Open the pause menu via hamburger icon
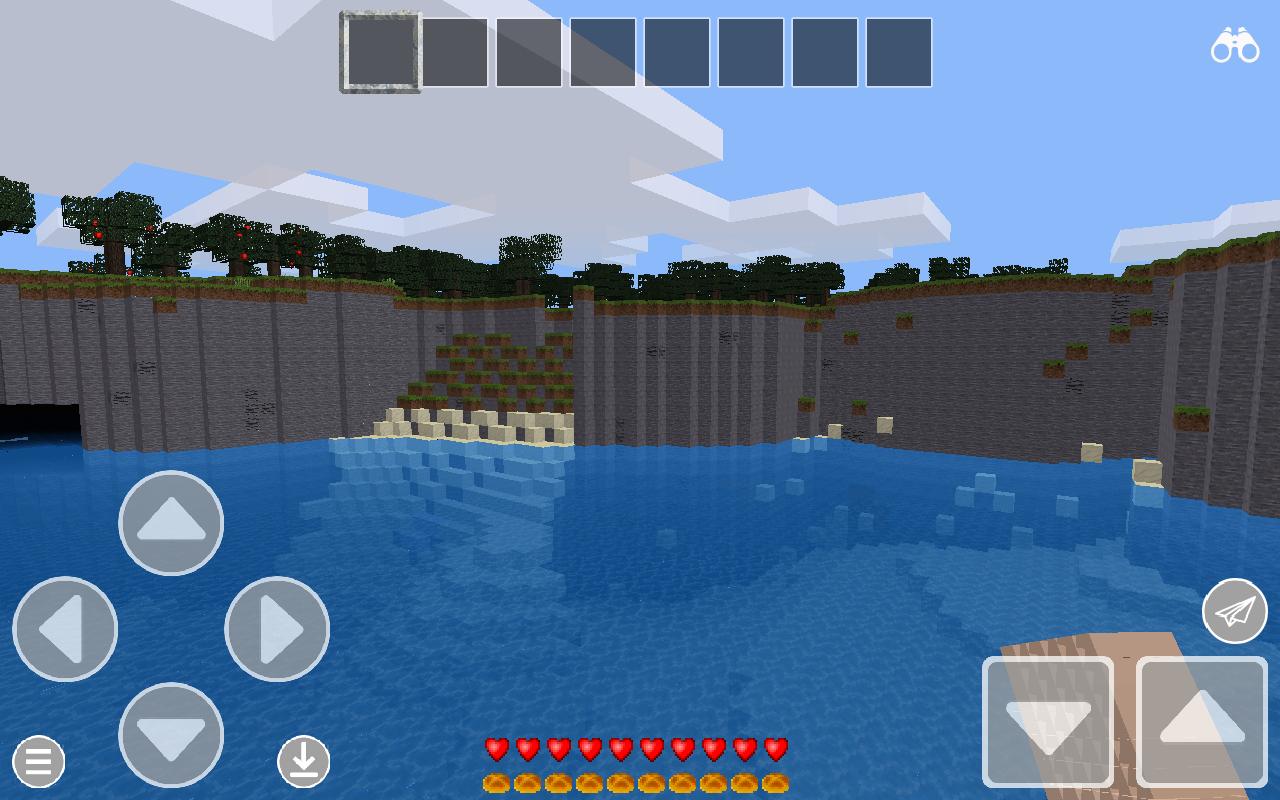The height and width of the screenshot is (800, 1280). (38, 762)
